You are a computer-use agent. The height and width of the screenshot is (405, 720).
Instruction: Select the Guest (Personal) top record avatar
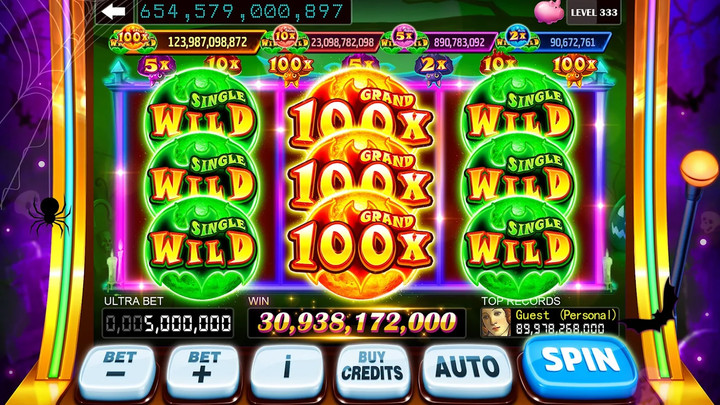493,322
